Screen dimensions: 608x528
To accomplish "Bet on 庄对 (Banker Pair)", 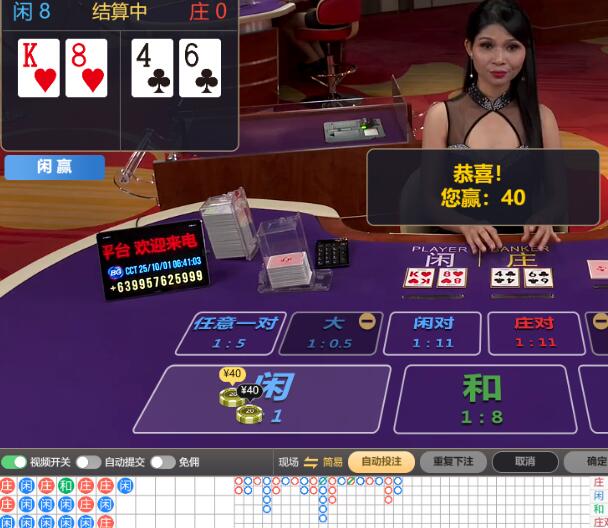I will coord(534,332).
